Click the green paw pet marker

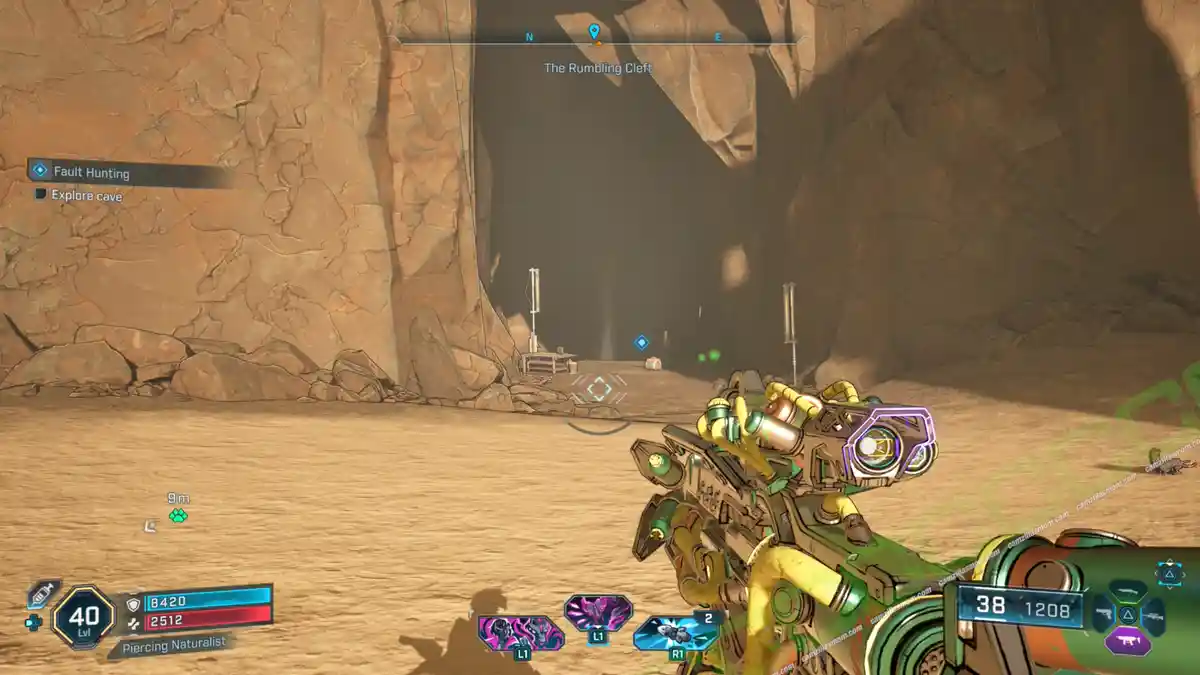[x=178, y=515]
